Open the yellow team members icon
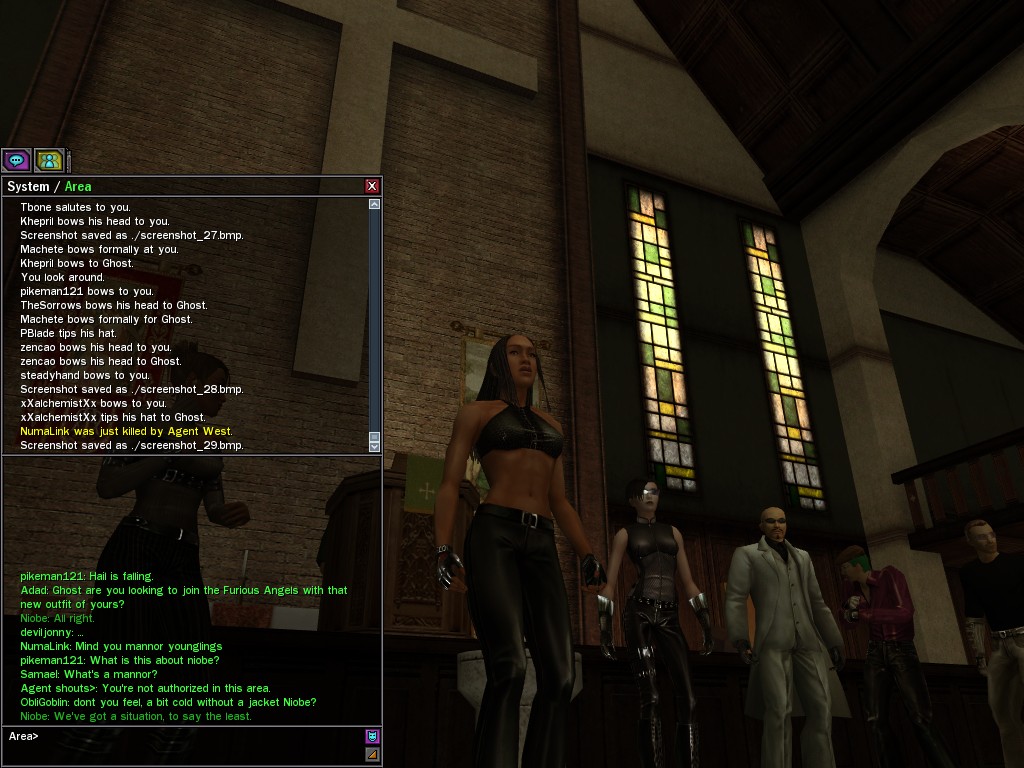This screenshot has height=768, width=1024. [49, 160]
